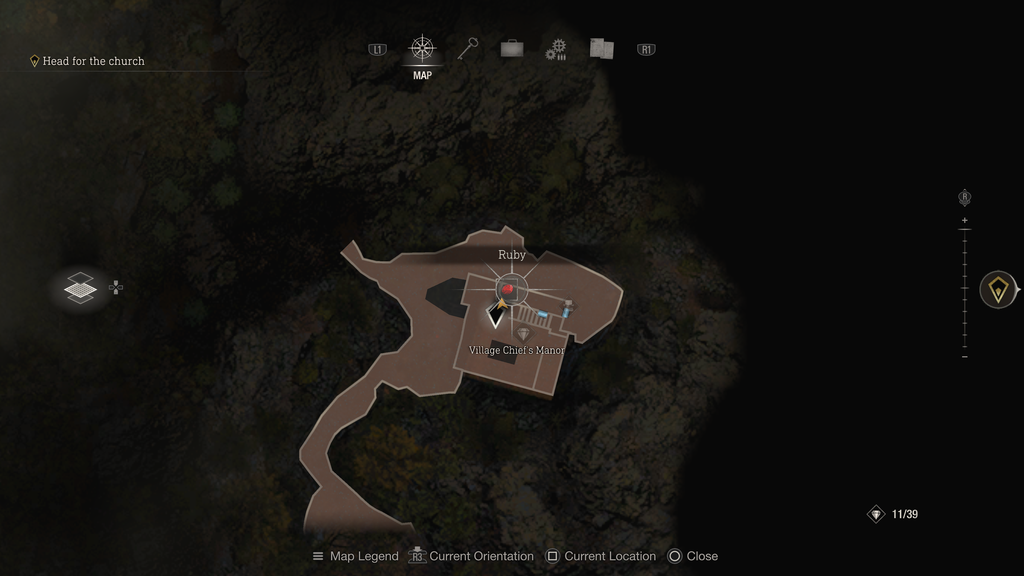Screen dimensions: 1024x576
Task: Choose Current Orientation option
Action: tap(472, 556)
